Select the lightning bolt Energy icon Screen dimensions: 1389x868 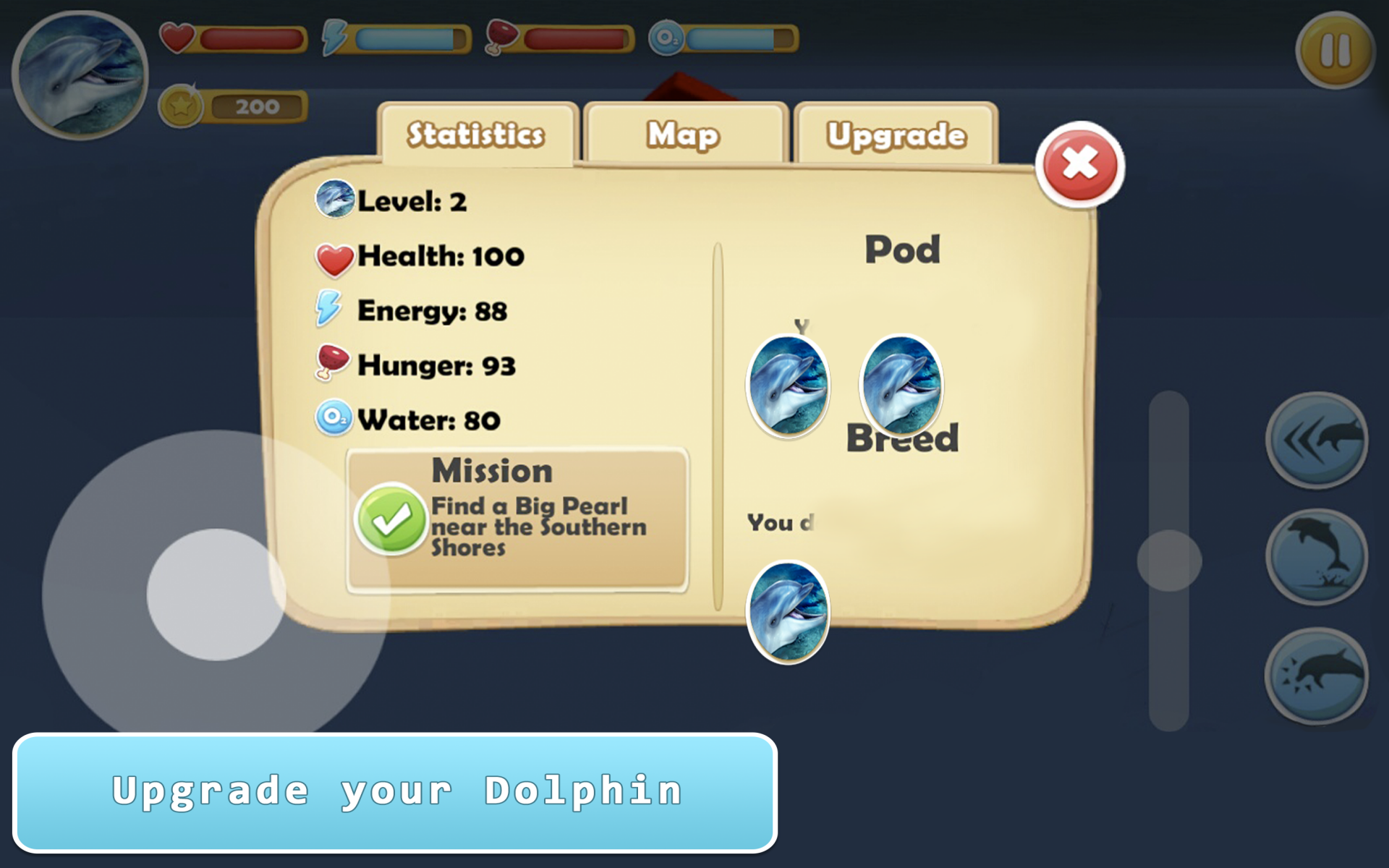click(x=332, y=310)
